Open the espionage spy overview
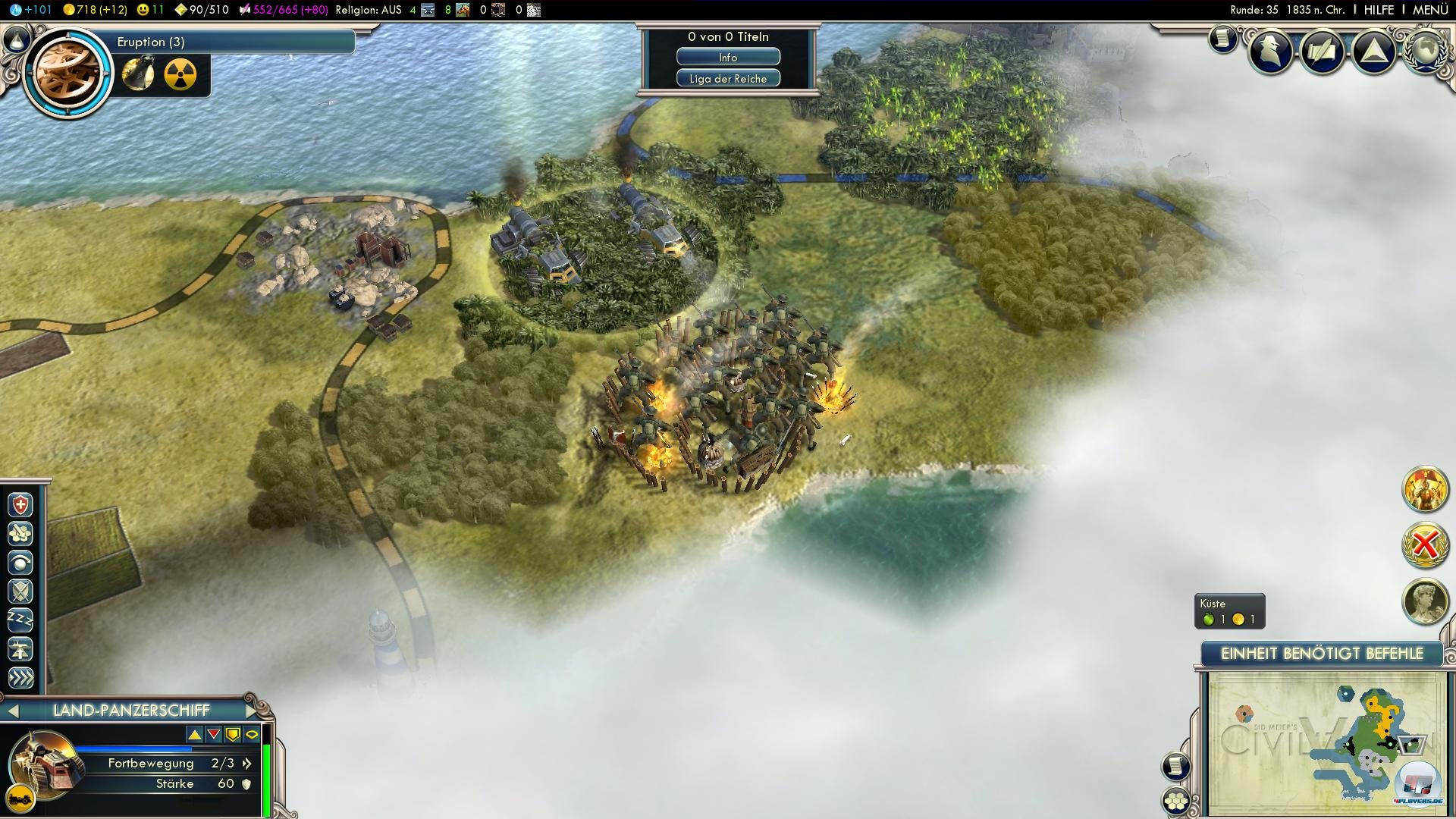The image size is (1456, 819). coord(1272,52)
